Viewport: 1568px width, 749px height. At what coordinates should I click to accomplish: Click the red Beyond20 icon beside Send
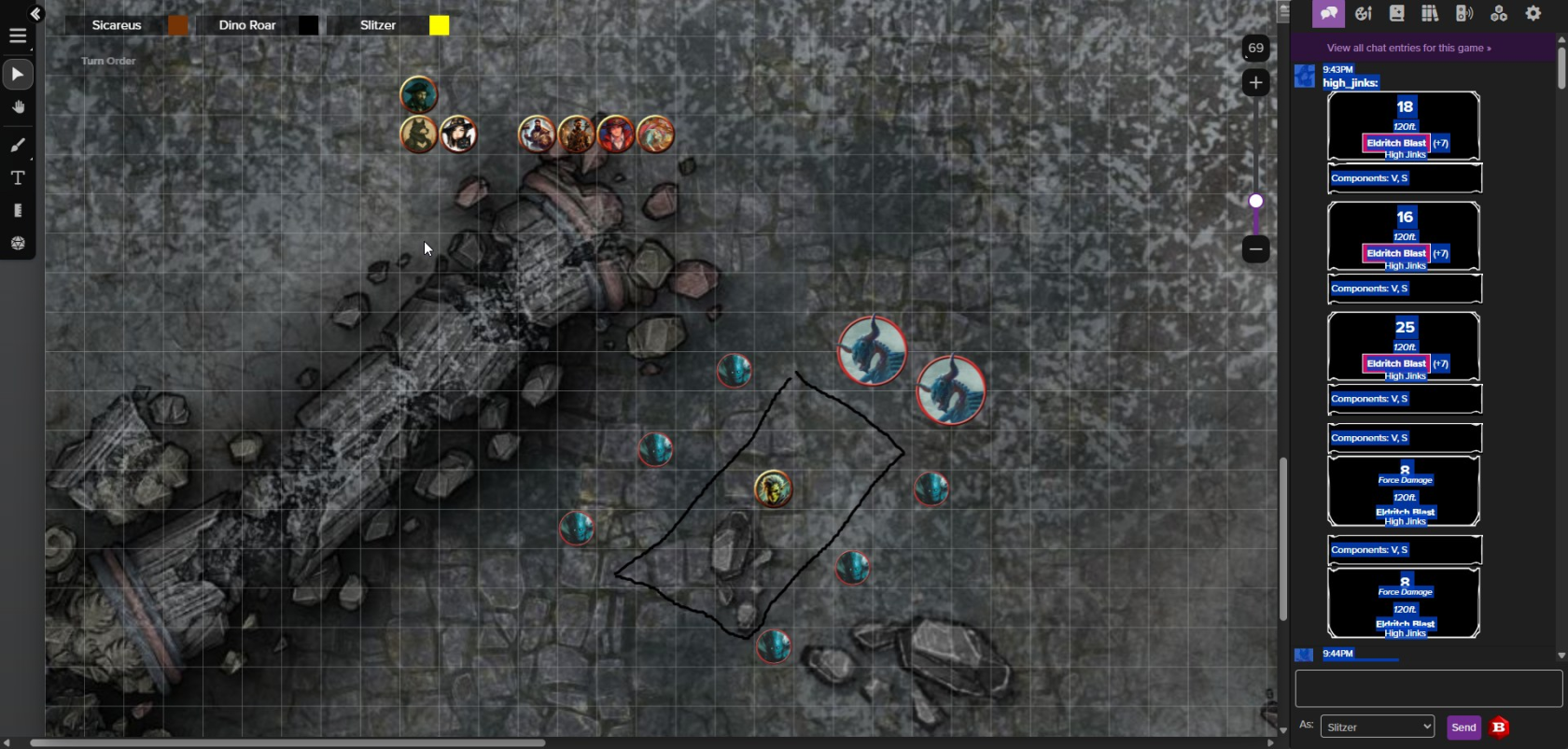tap(1500, 728)
